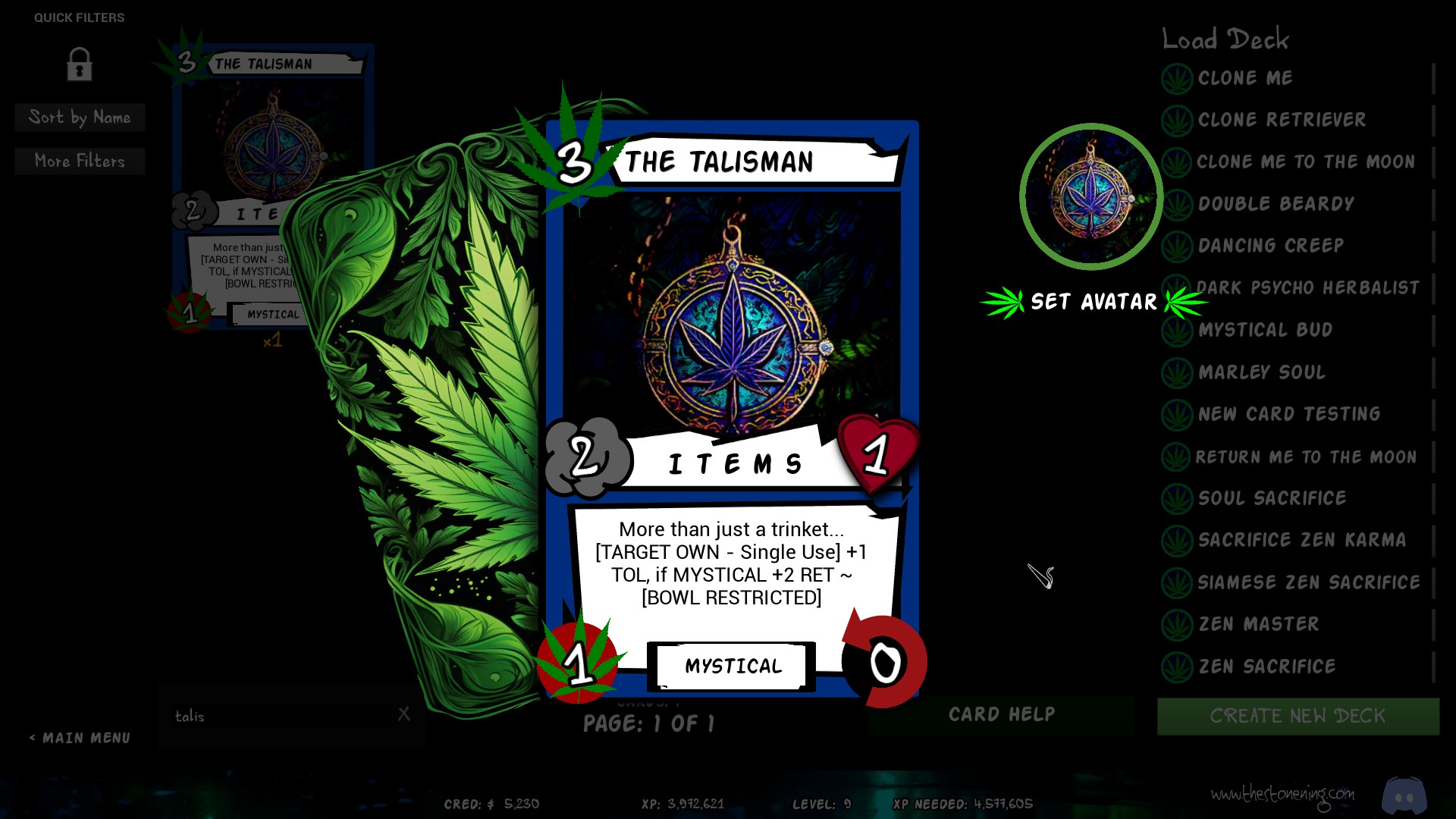This screenshot has height=819, width=1456.
Task: Open the Card Help panel
Action: click(x=1001, y=714)
